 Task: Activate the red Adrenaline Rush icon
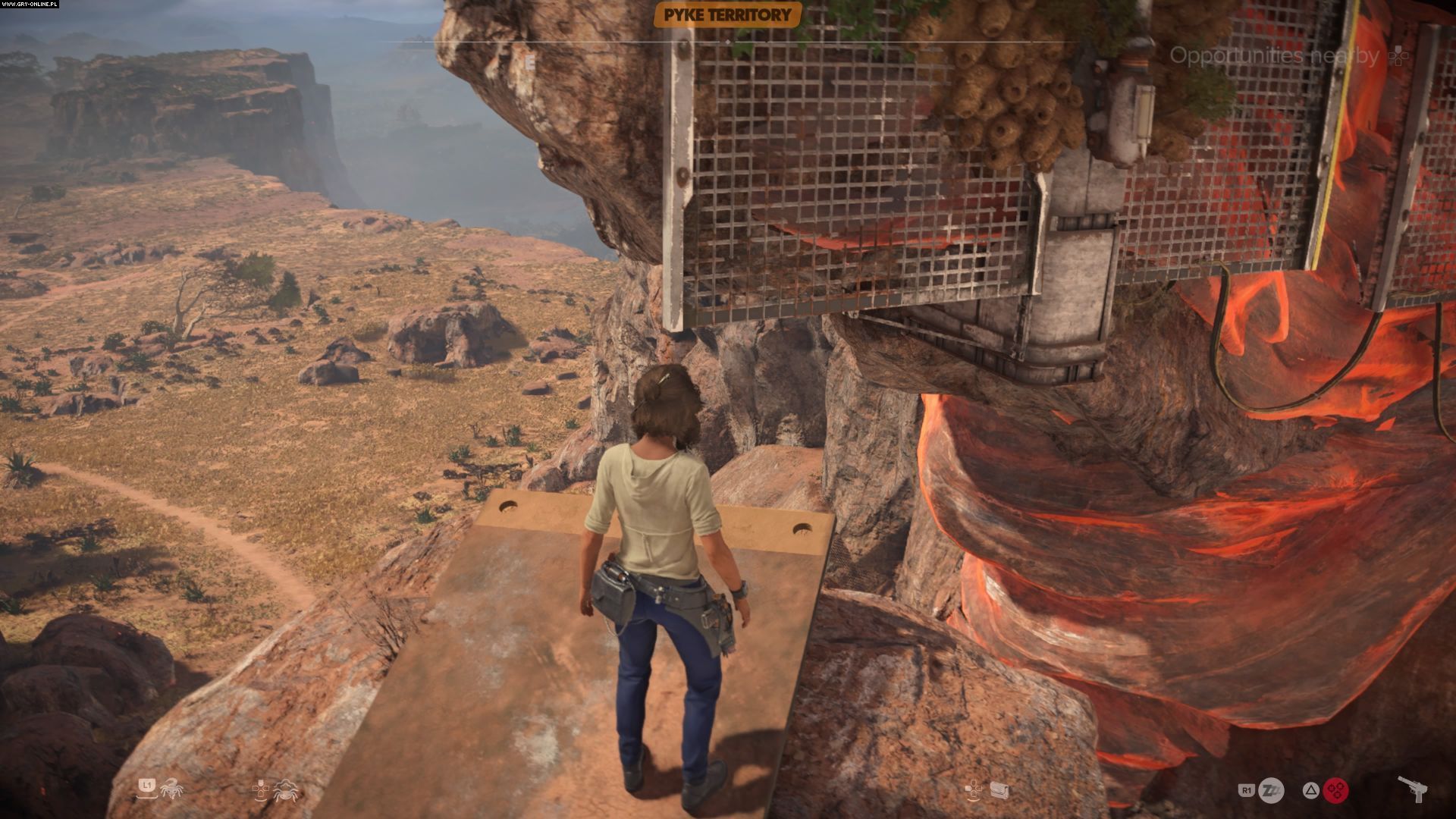tap(1335, 790)
